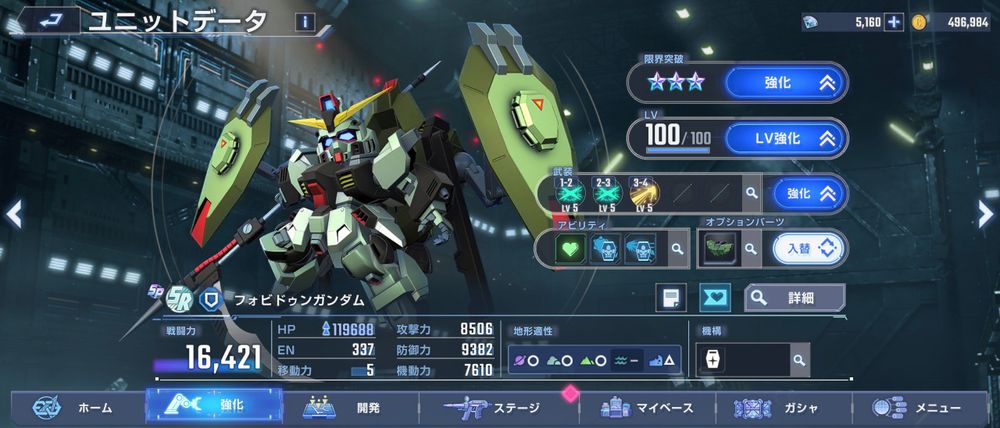Open 詳細 details view
The height and width of the screenshot is (428, 1000).
coord(794,297)
